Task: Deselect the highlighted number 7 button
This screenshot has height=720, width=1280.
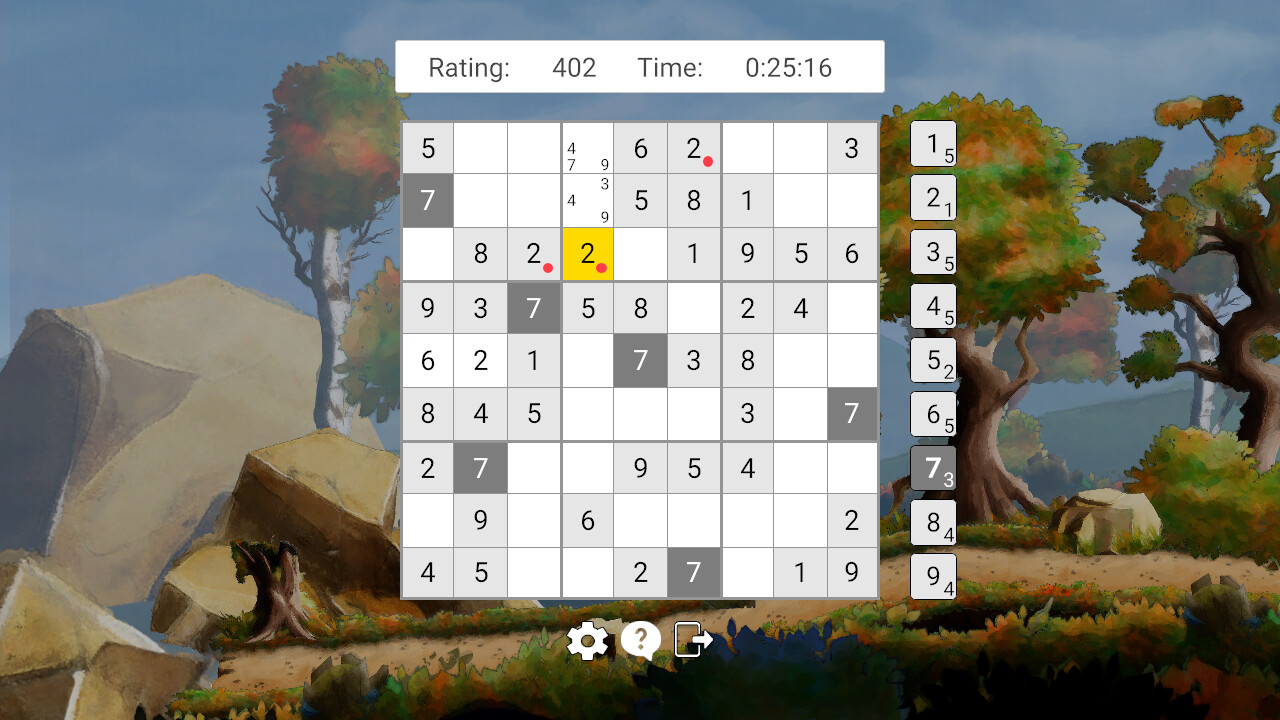Action: pos(933,468)
